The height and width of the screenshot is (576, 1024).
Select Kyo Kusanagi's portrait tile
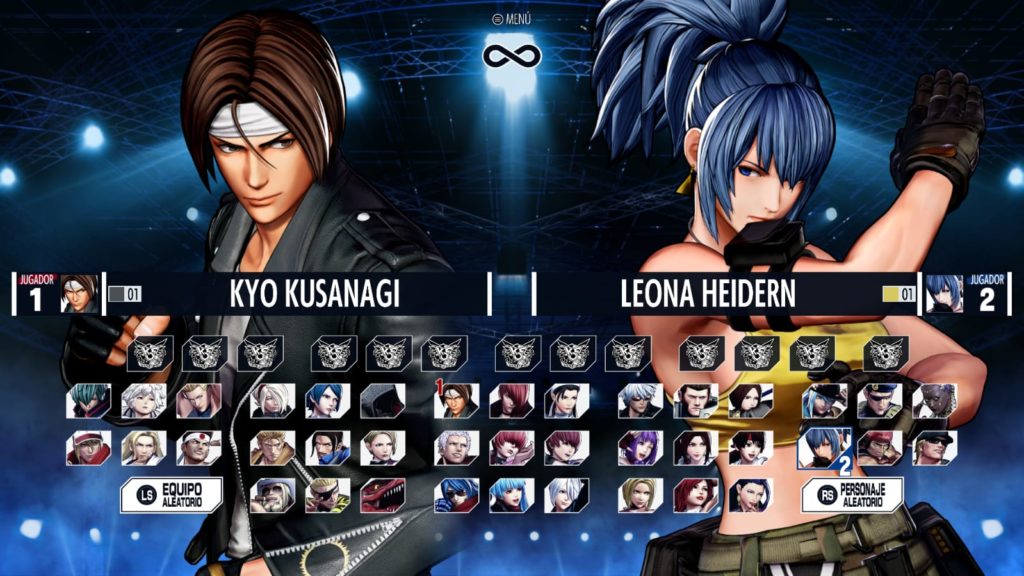point(456,401)
